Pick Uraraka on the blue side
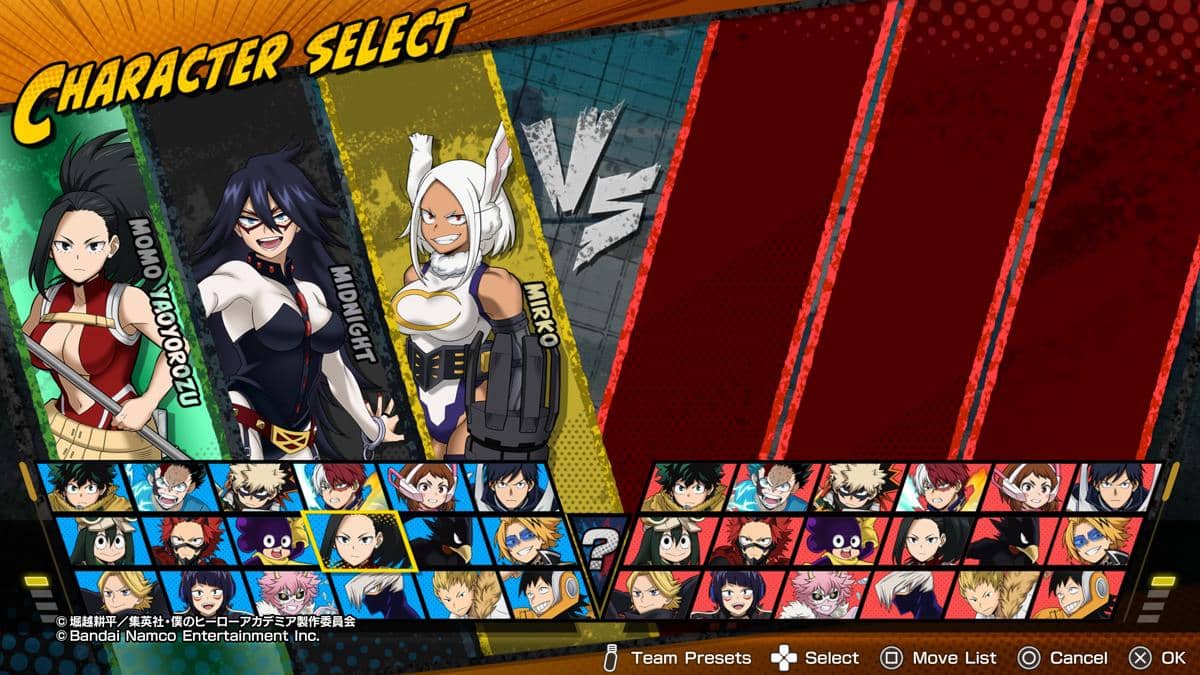 tap(420, 487)
